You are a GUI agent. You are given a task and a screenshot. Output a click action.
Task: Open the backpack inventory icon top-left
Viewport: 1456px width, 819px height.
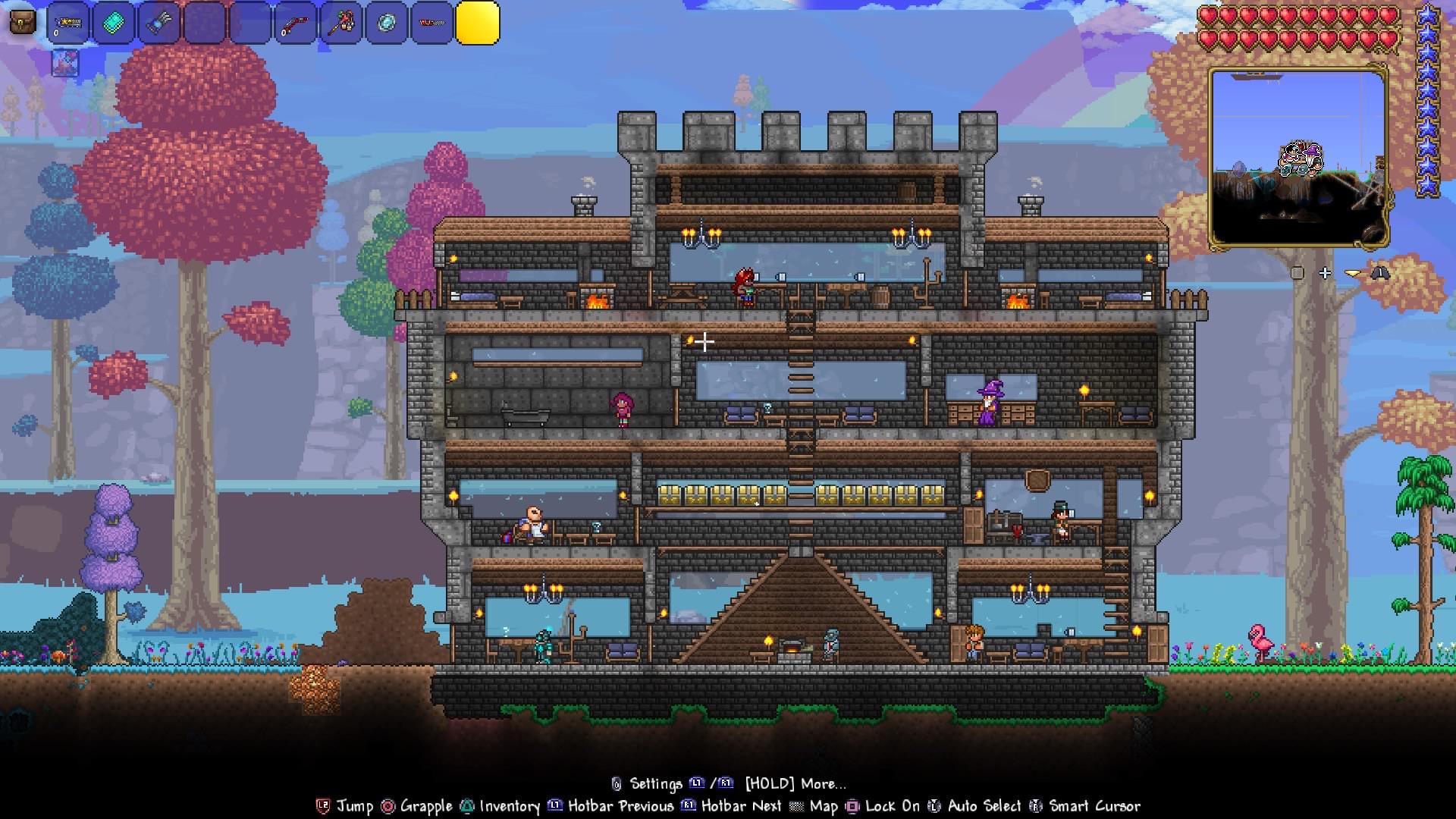pyautogui.click(x=21, y=21)
